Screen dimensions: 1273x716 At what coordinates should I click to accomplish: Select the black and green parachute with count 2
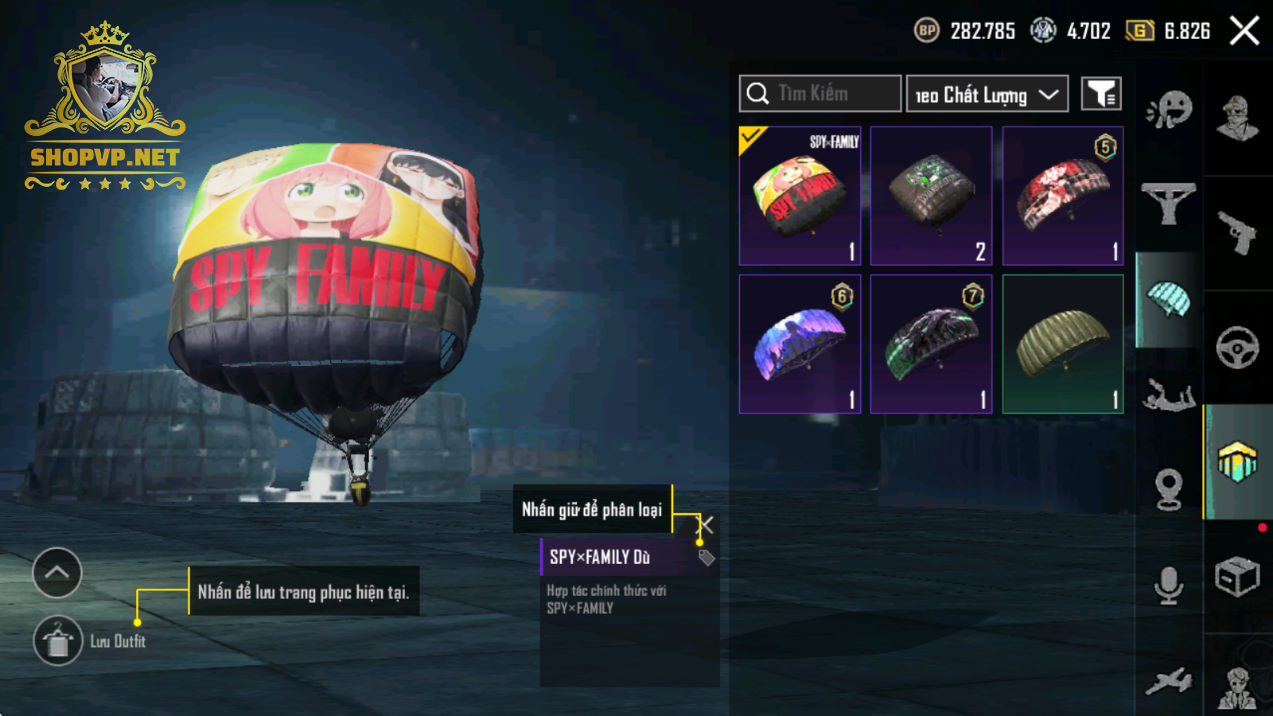(x=931, y=196)
